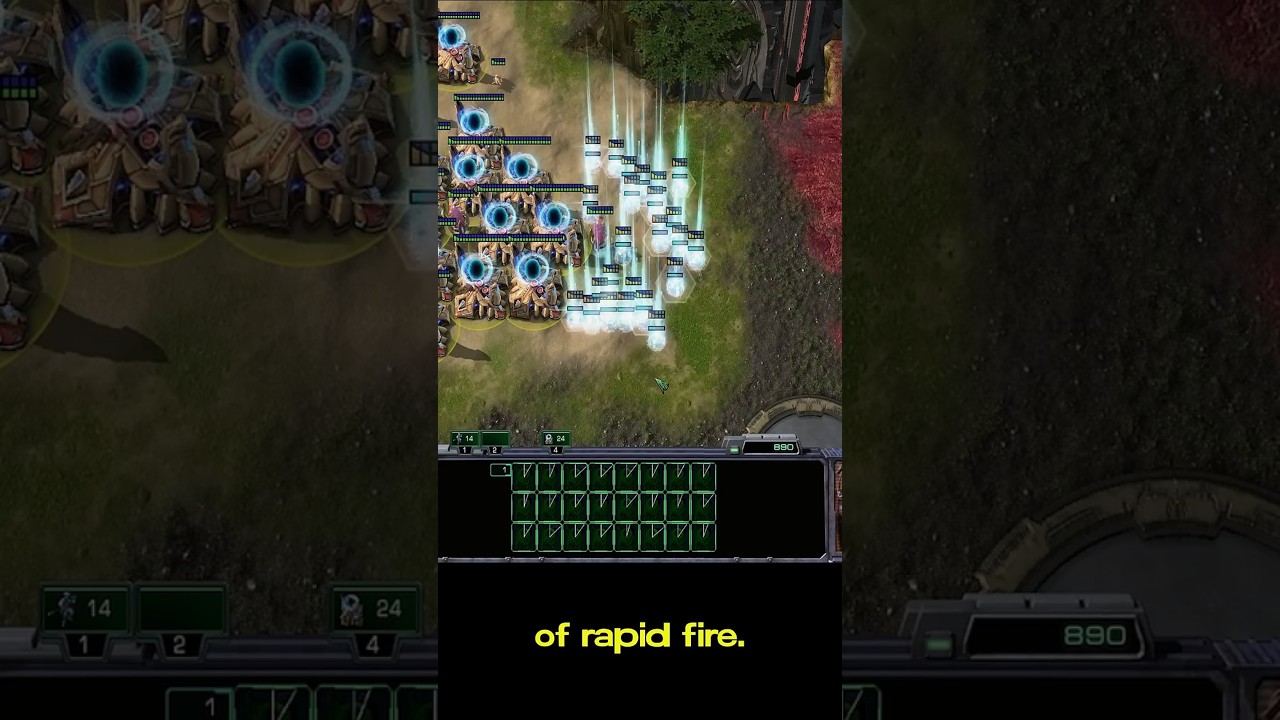Select the empty control group 2
This screenshot has height=720, width=1280.
[x=494, y=439]
